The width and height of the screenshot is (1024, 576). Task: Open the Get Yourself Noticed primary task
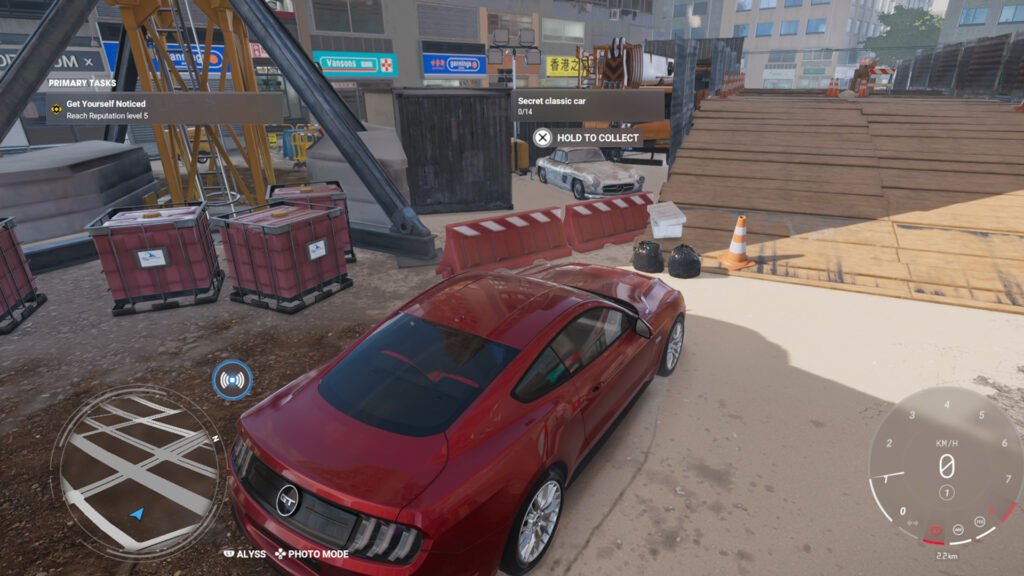(150, 108)
